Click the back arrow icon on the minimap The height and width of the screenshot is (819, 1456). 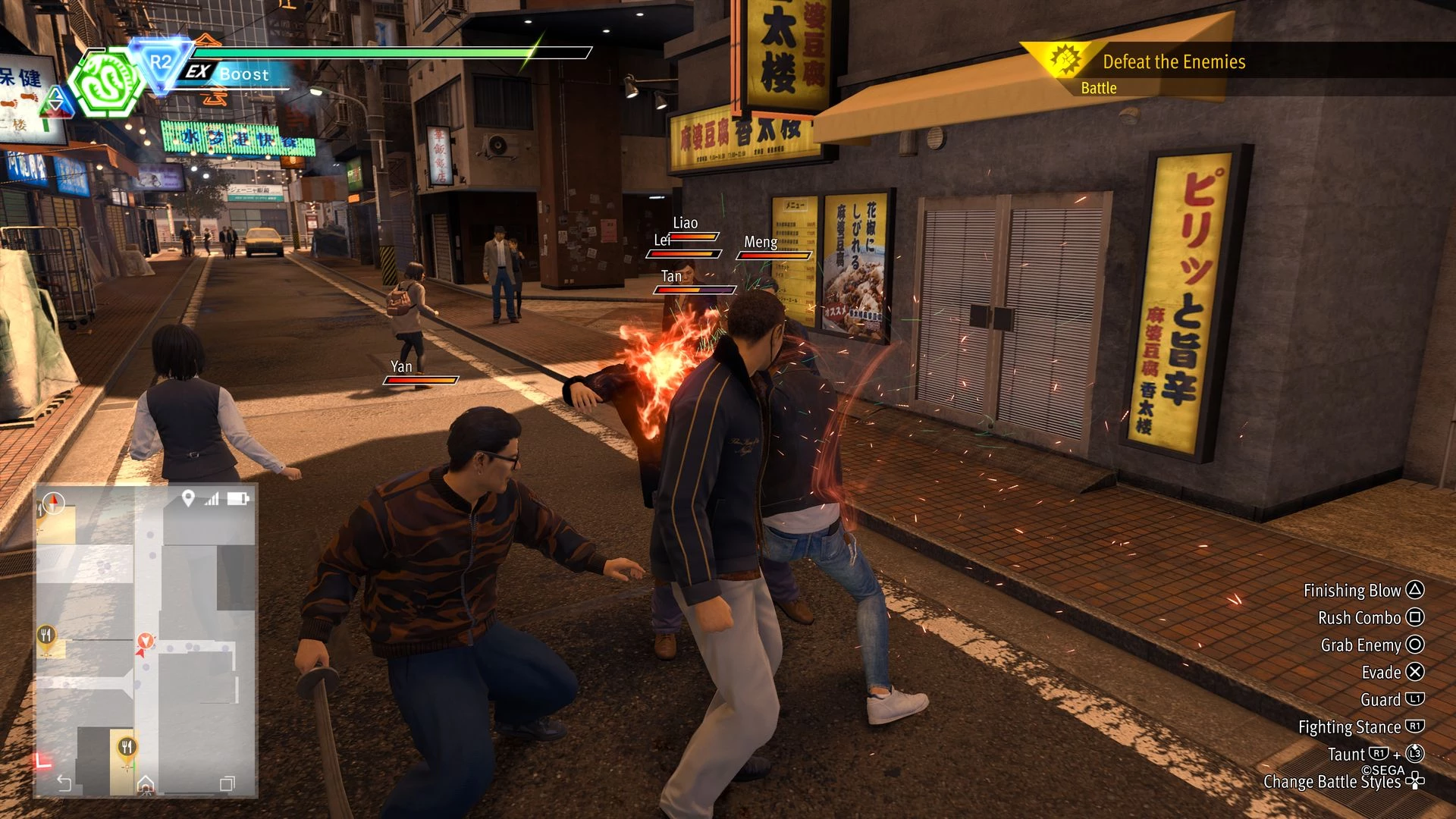[x=64, y=783]
